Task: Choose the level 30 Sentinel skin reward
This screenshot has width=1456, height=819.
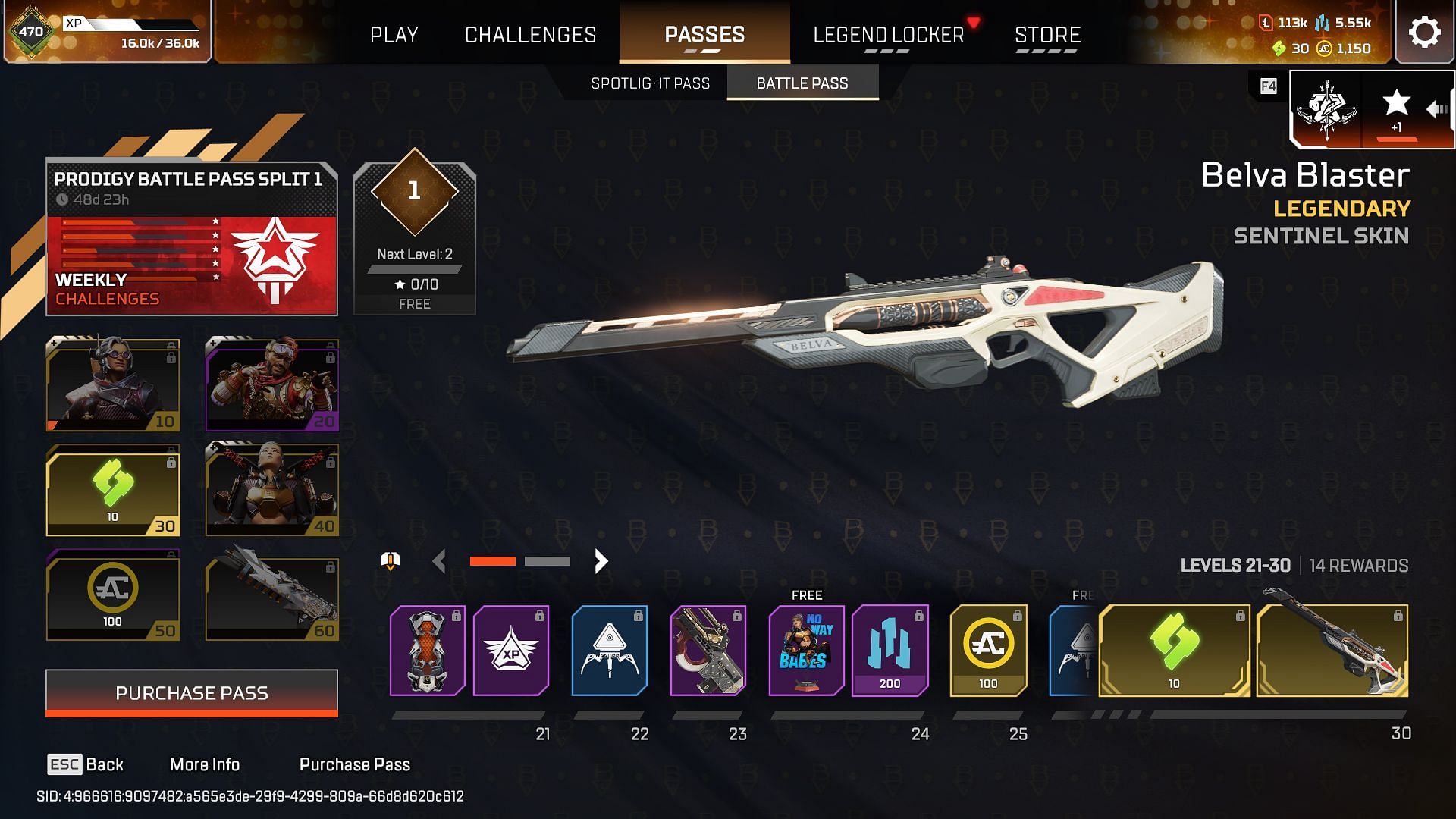Action: point(1332,650)
